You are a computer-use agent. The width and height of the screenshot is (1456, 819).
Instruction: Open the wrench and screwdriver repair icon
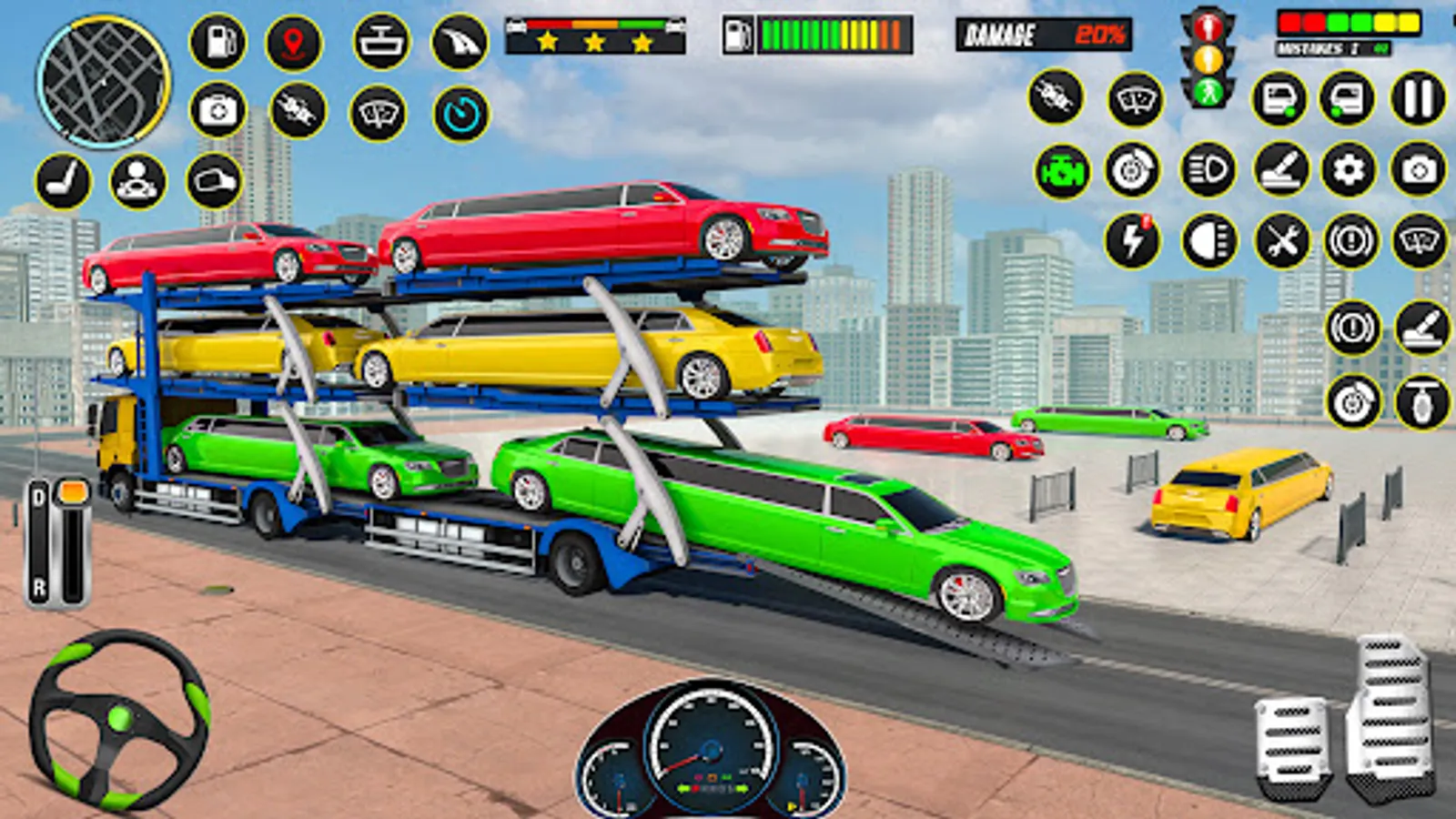click(x=1281, y=242)
